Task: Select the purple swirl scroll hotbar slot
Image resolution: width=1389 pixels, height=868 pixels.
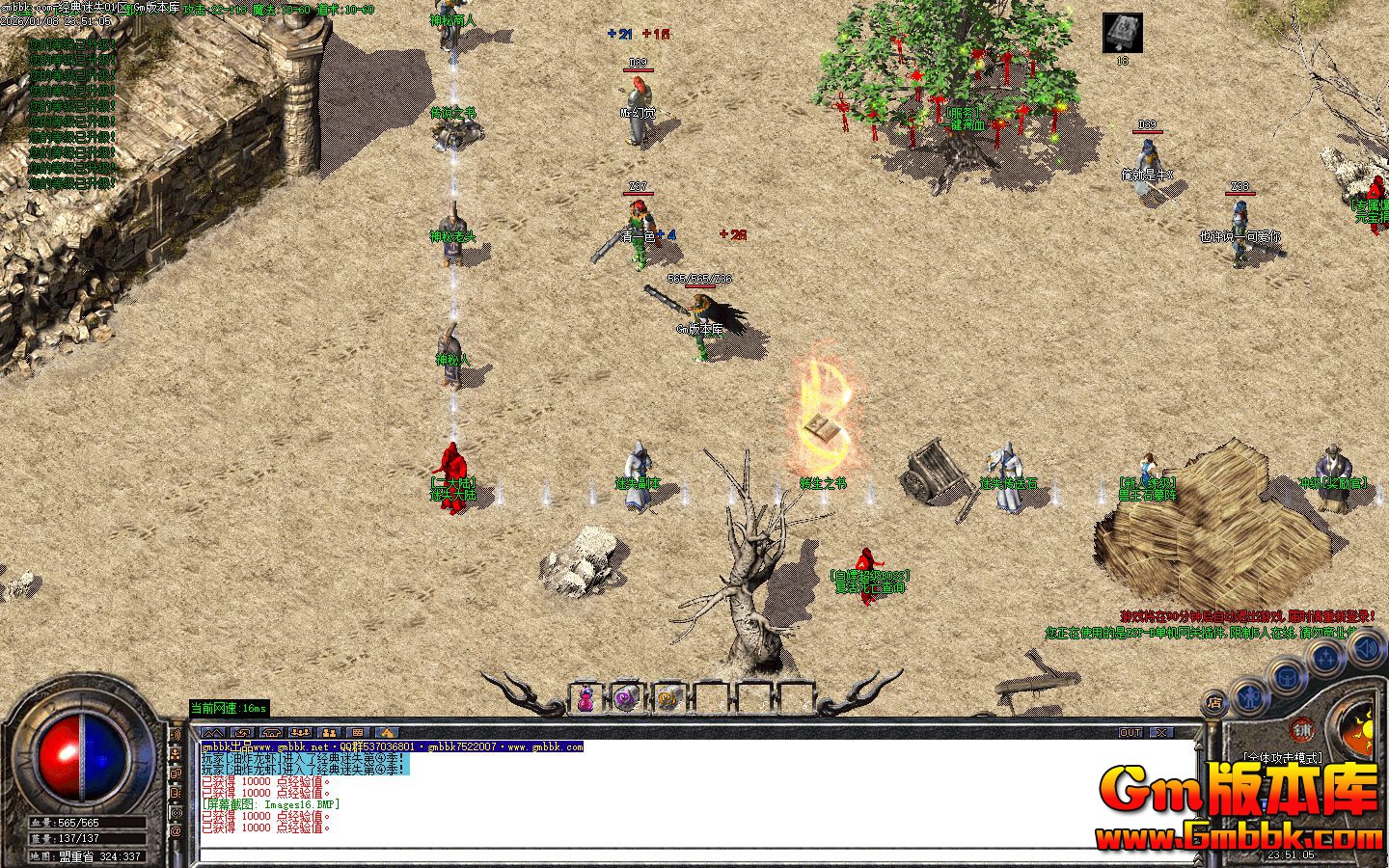Action: point(625,698)
